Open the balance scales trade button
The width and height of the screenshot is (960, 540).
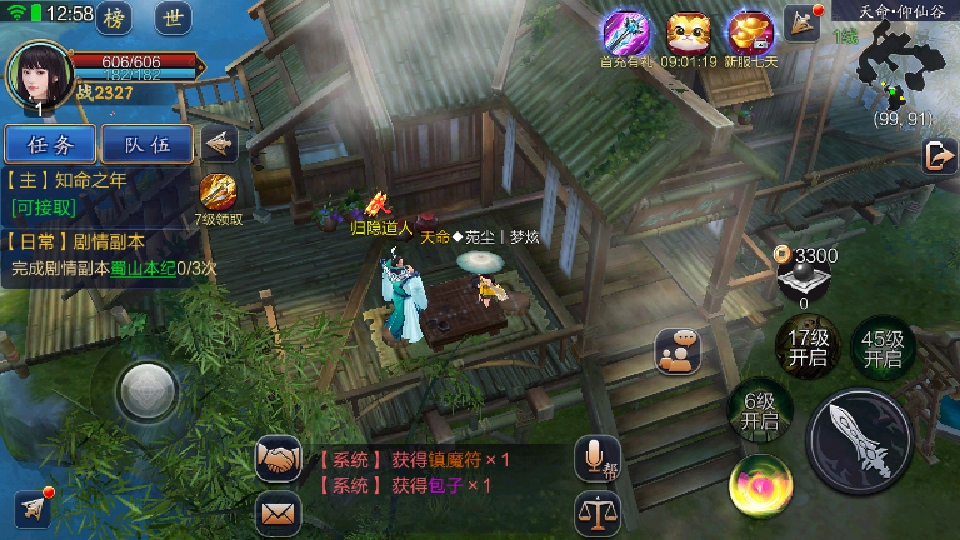pos(597,514)
